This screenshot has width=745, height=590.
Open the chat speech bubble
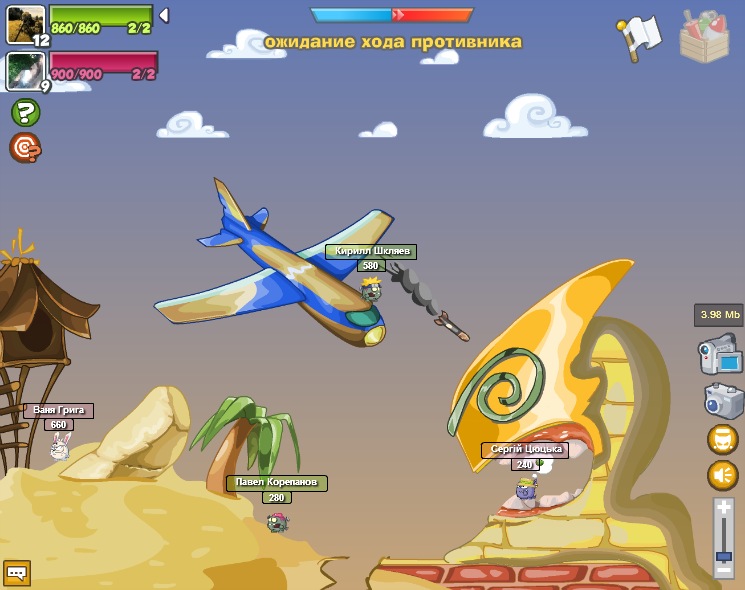coord(17,572)
